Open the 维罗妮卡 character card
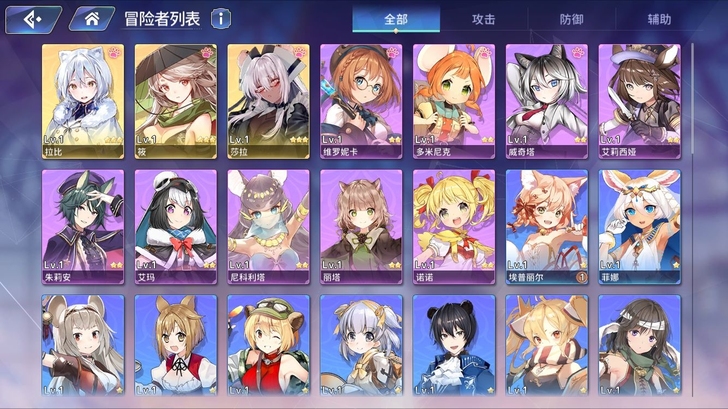Viewport: 728px width, 409px height. pyautogui.click(x=360, y=101)
